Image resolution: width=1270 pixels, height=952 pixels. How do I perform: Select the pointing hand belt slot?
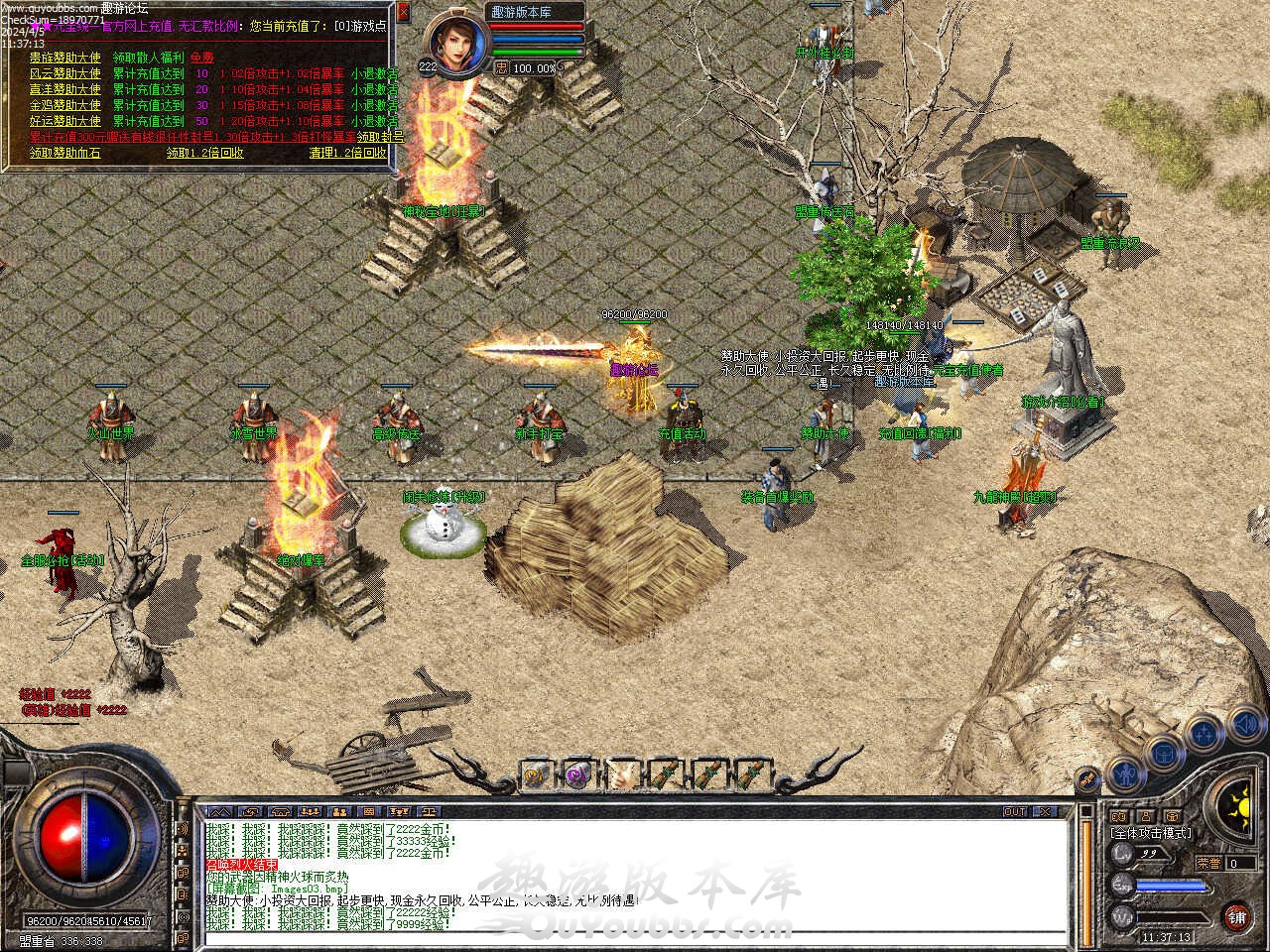[x=623, y=773]
